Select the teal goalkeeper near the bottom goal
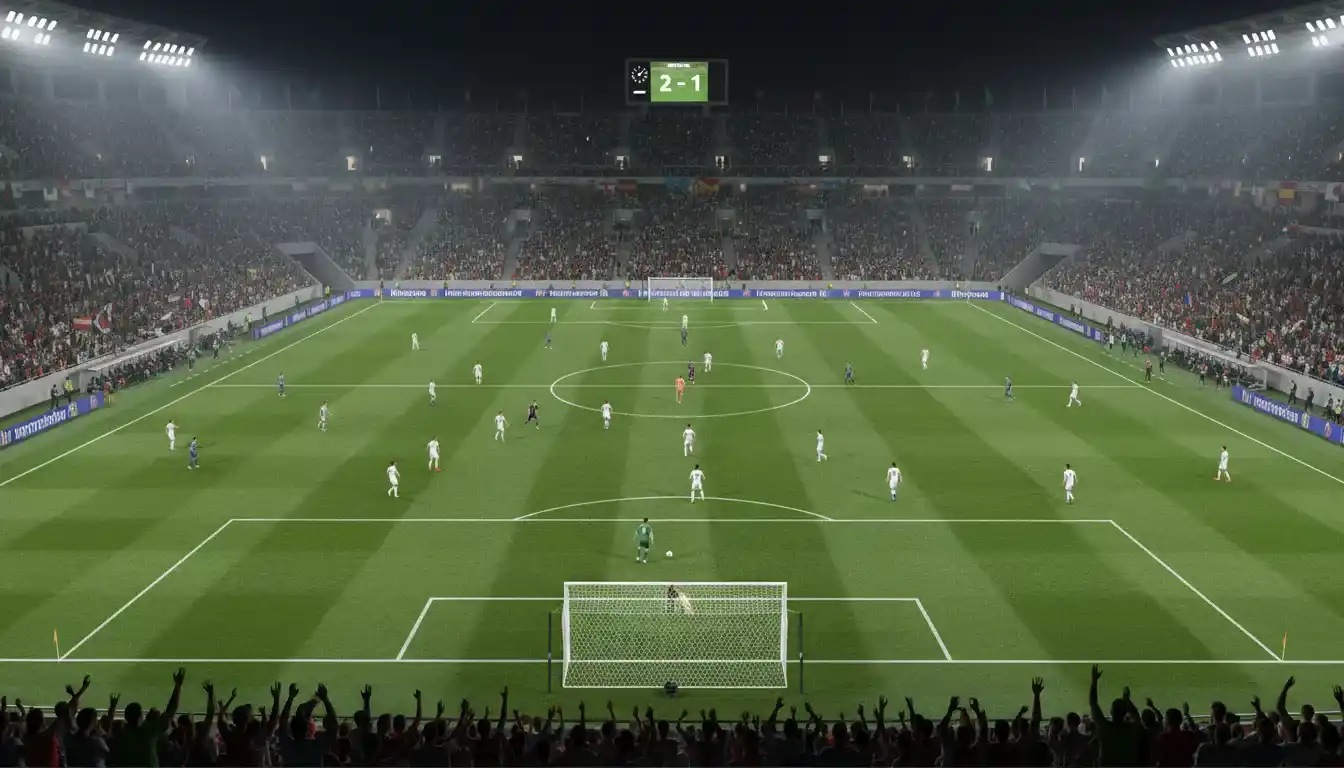This screenshot has width=1344, height=768. click(643, 533)
